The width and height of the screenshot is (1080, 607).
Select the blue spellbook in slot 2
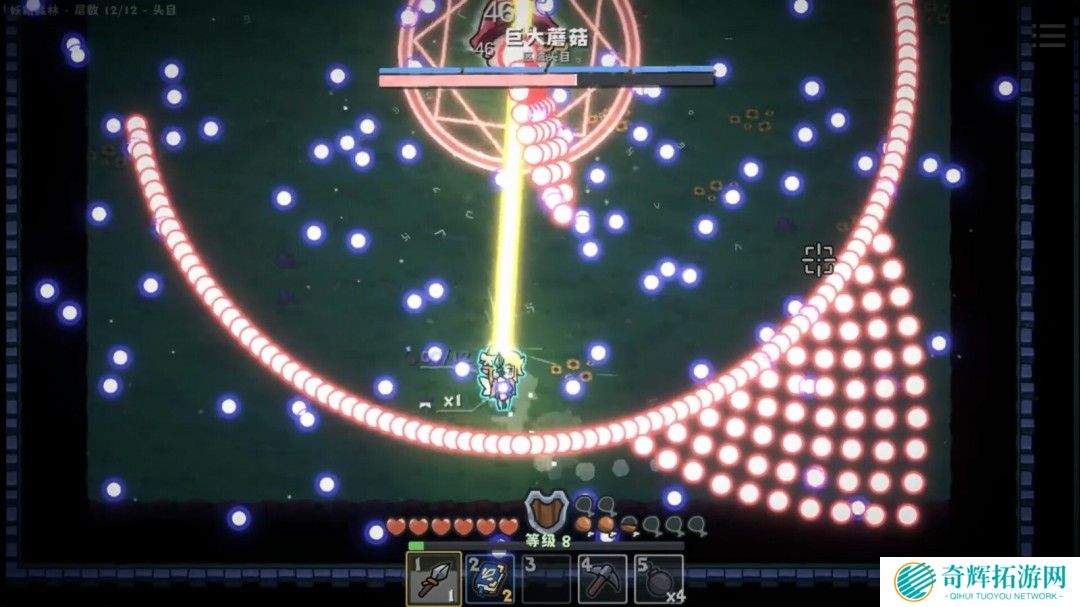pyautogui.click(x=490, y=578)
